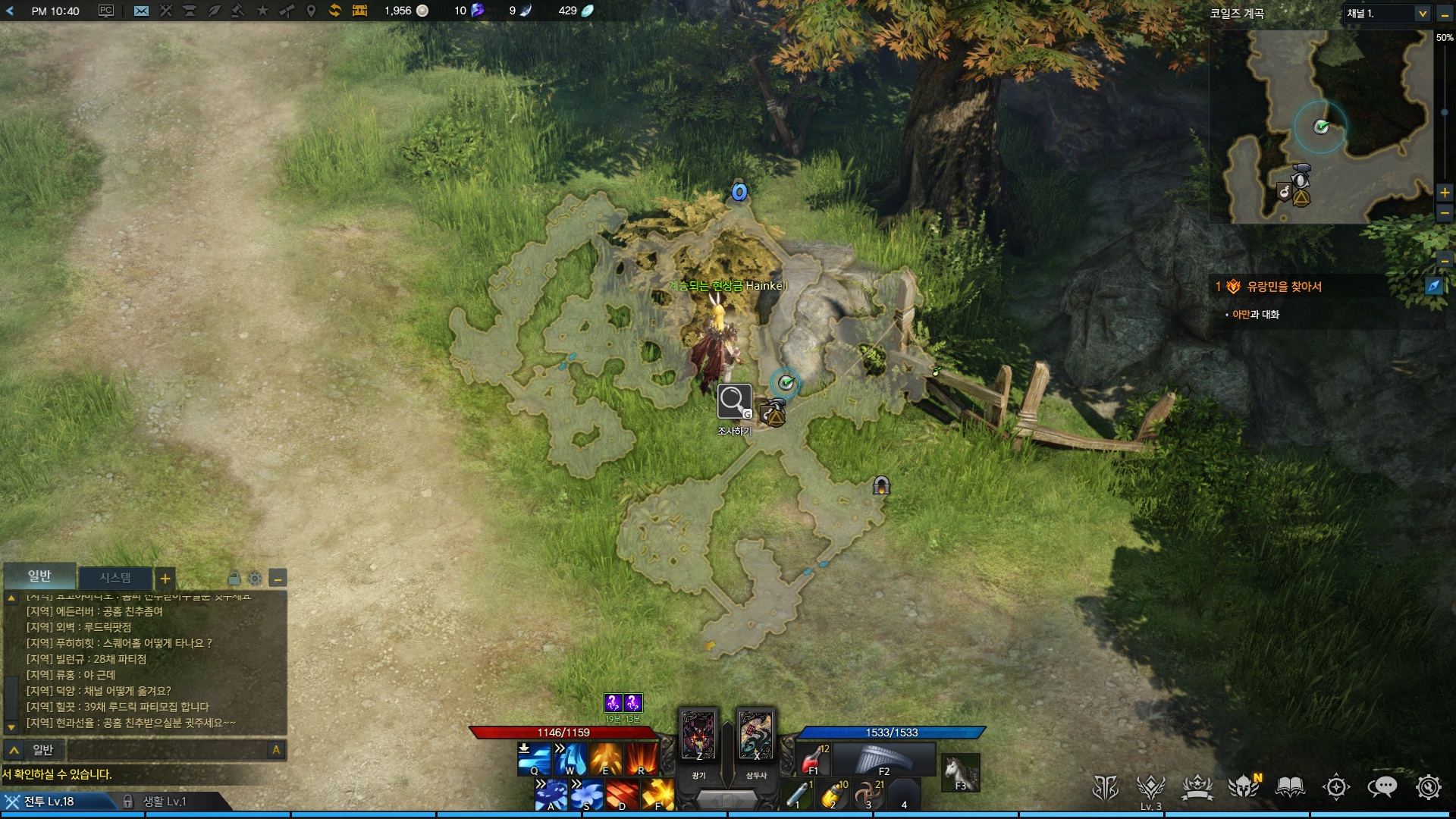Open chat settings gear icon

(x=255, y=579)
